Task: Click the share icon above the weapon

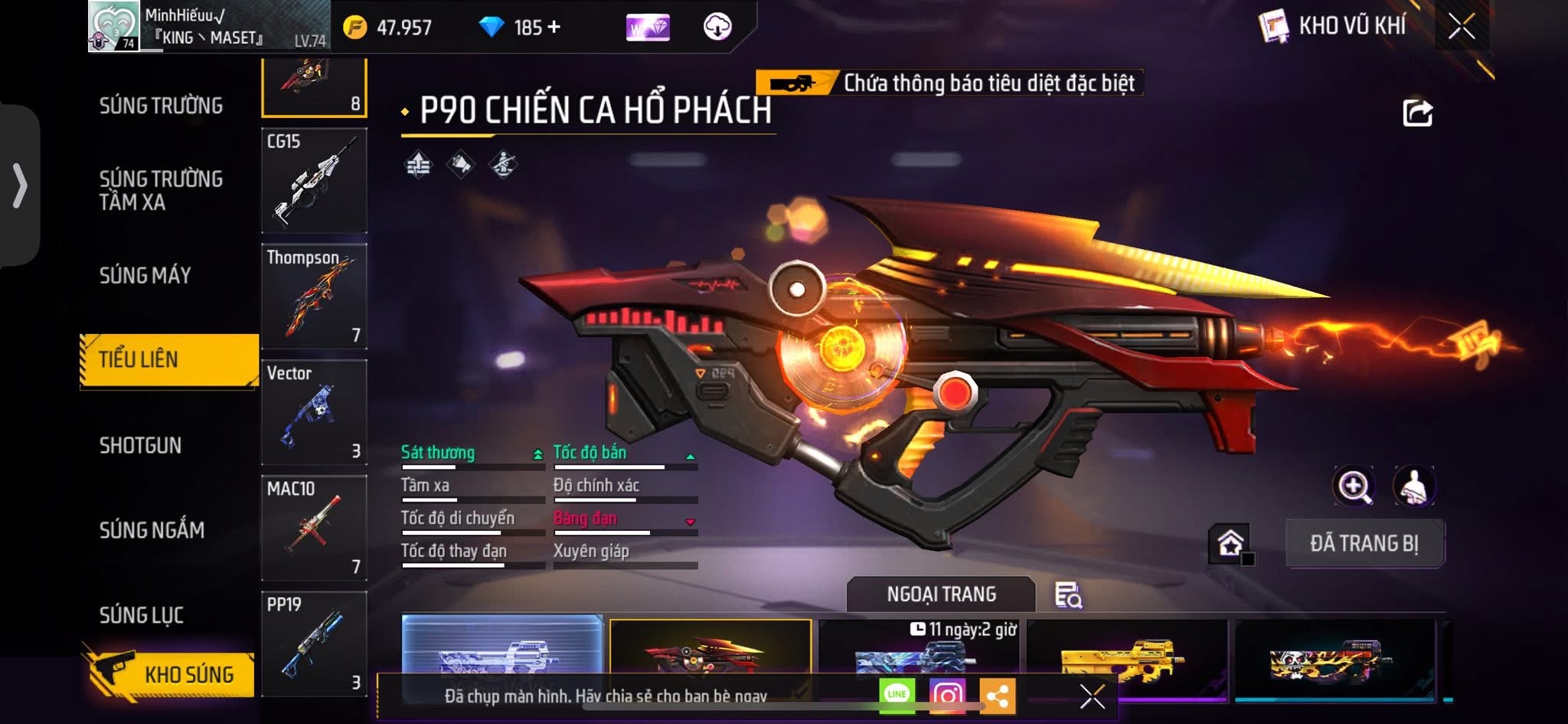Action: [x=1417, y=113]
